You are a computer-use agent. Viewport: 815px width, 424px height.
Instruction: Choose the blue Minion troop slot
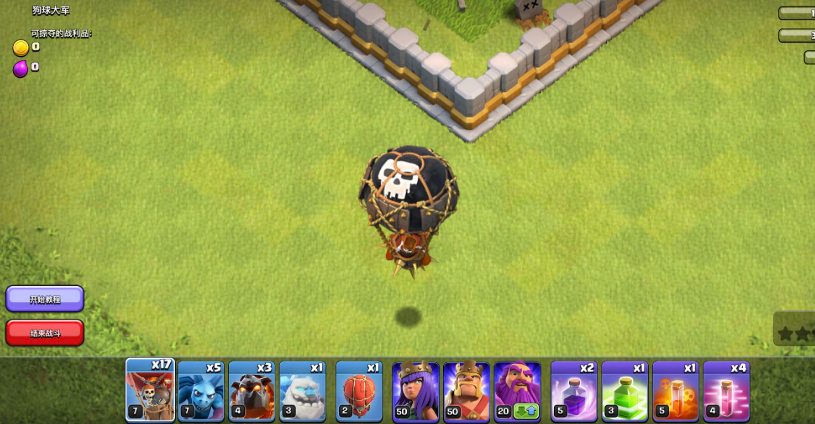coord(201,390)
